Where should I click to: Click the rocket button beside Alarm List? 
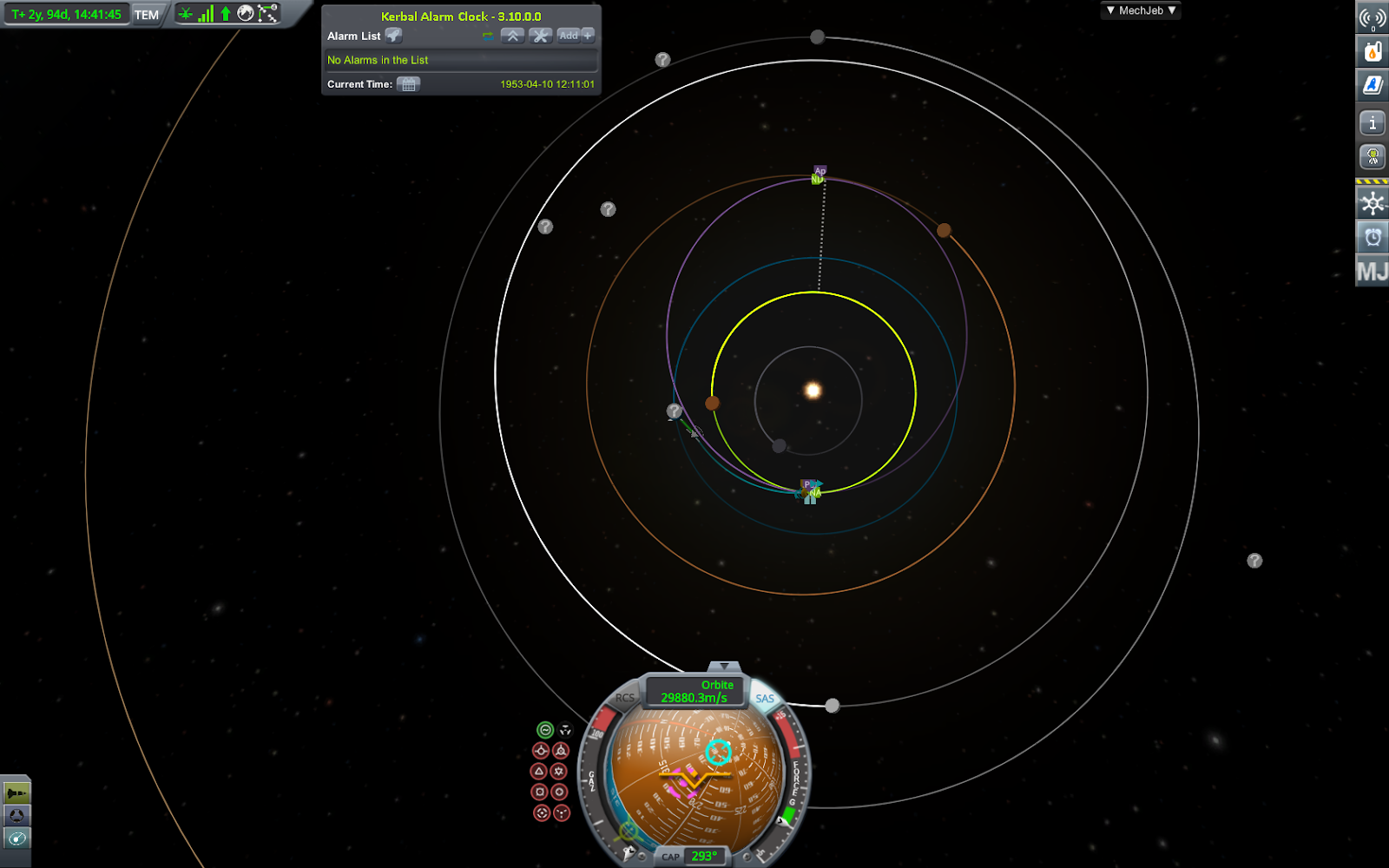tap(393, 36)
